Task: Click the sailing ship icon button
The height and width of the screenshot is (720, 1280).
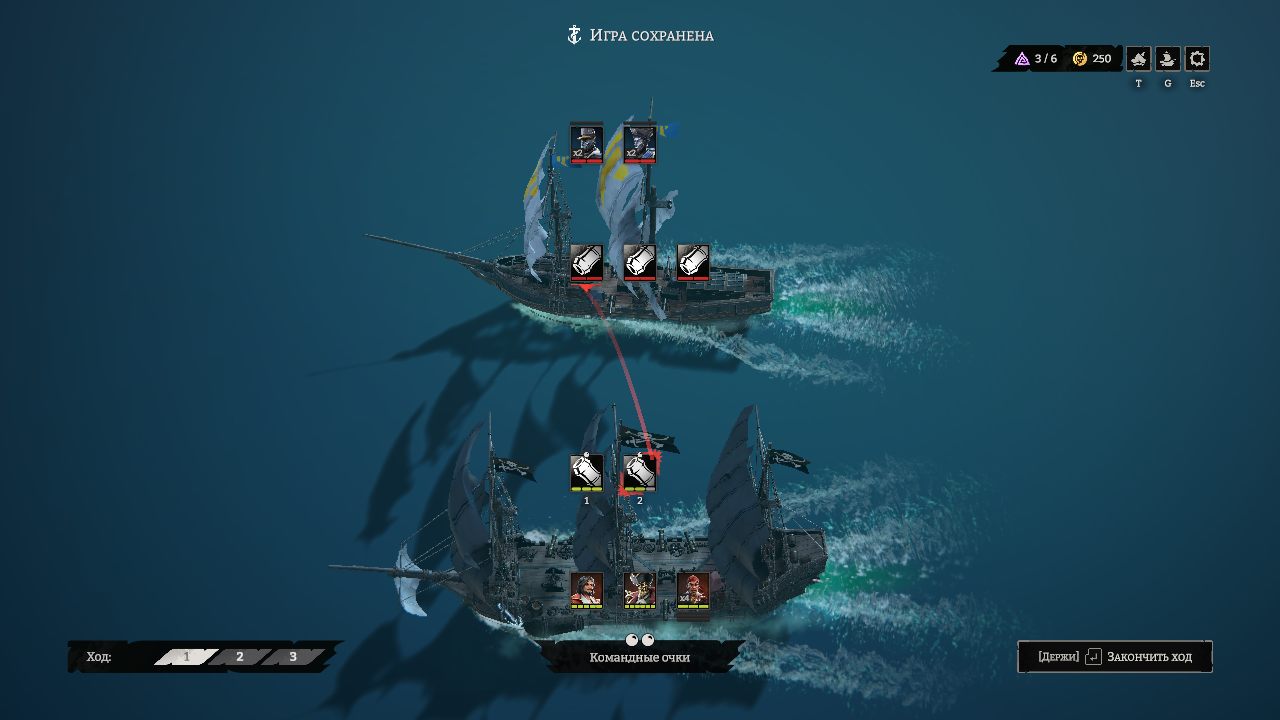Action: (1167, 59)
